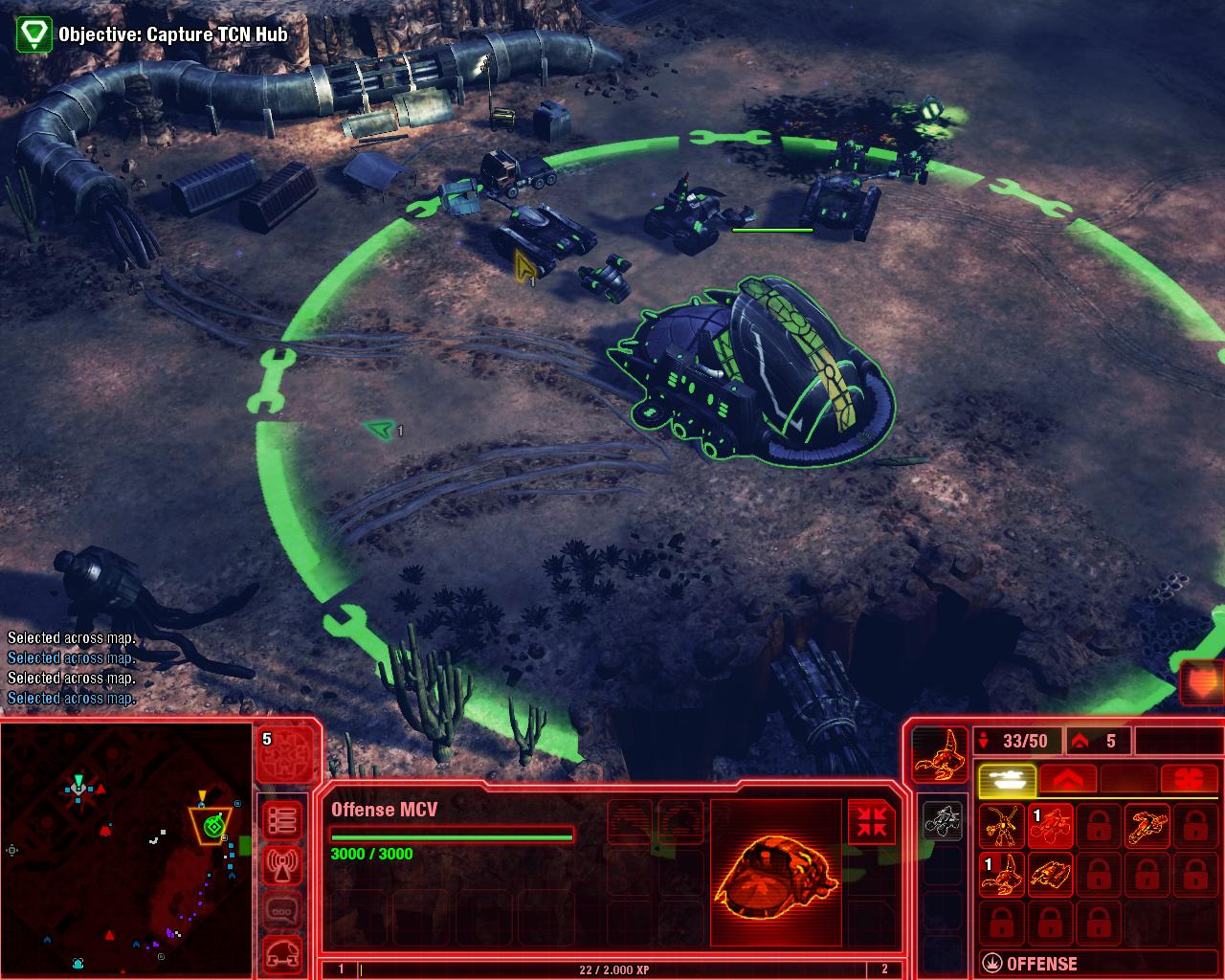Screen dimensions: 1225x980
Task: Switch to the tank units tab
Action: pyautogui.click(x=1007, y=779)
